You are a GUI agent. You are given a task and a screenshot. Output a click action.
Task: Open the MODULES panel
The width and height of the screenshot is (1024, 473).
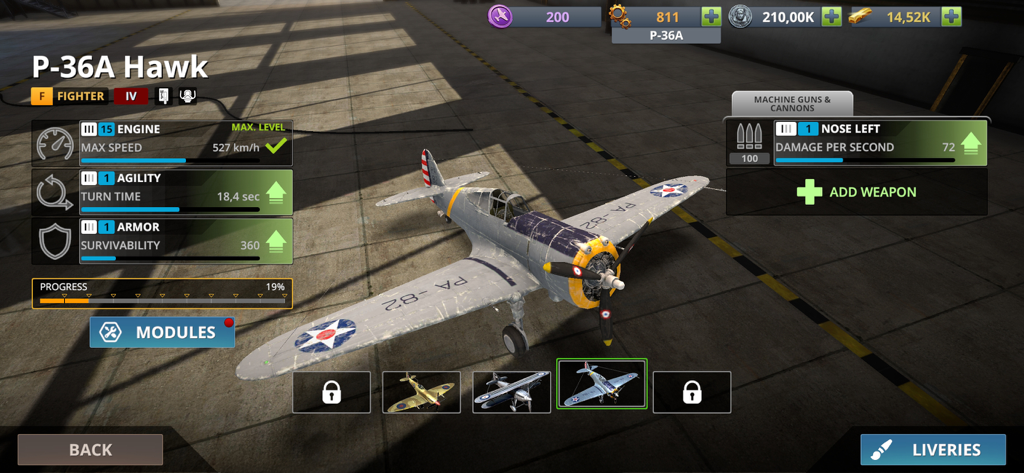(162, 332)
